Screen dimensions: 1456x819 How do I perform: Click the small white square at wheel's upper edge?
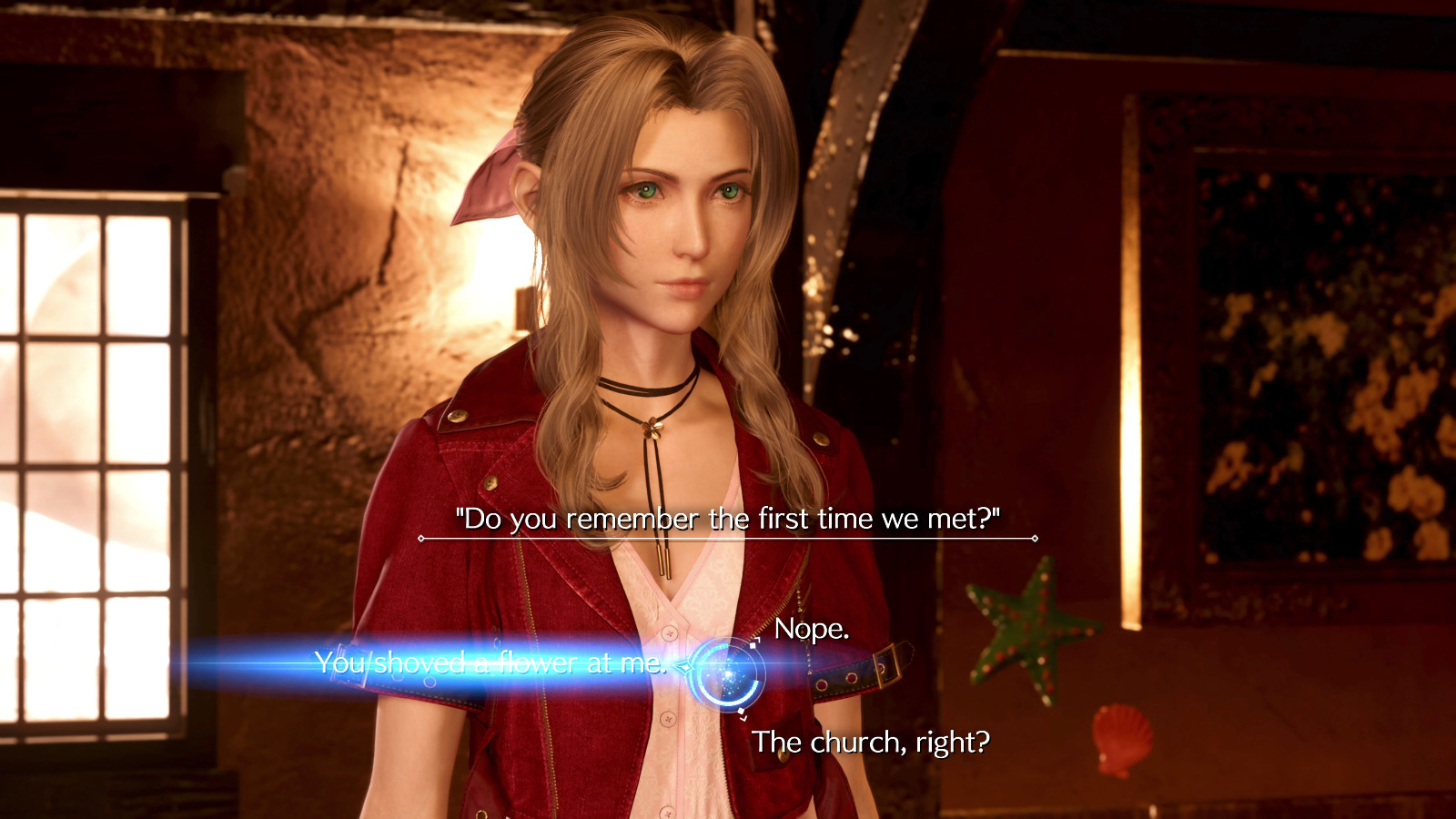(753, 645)
